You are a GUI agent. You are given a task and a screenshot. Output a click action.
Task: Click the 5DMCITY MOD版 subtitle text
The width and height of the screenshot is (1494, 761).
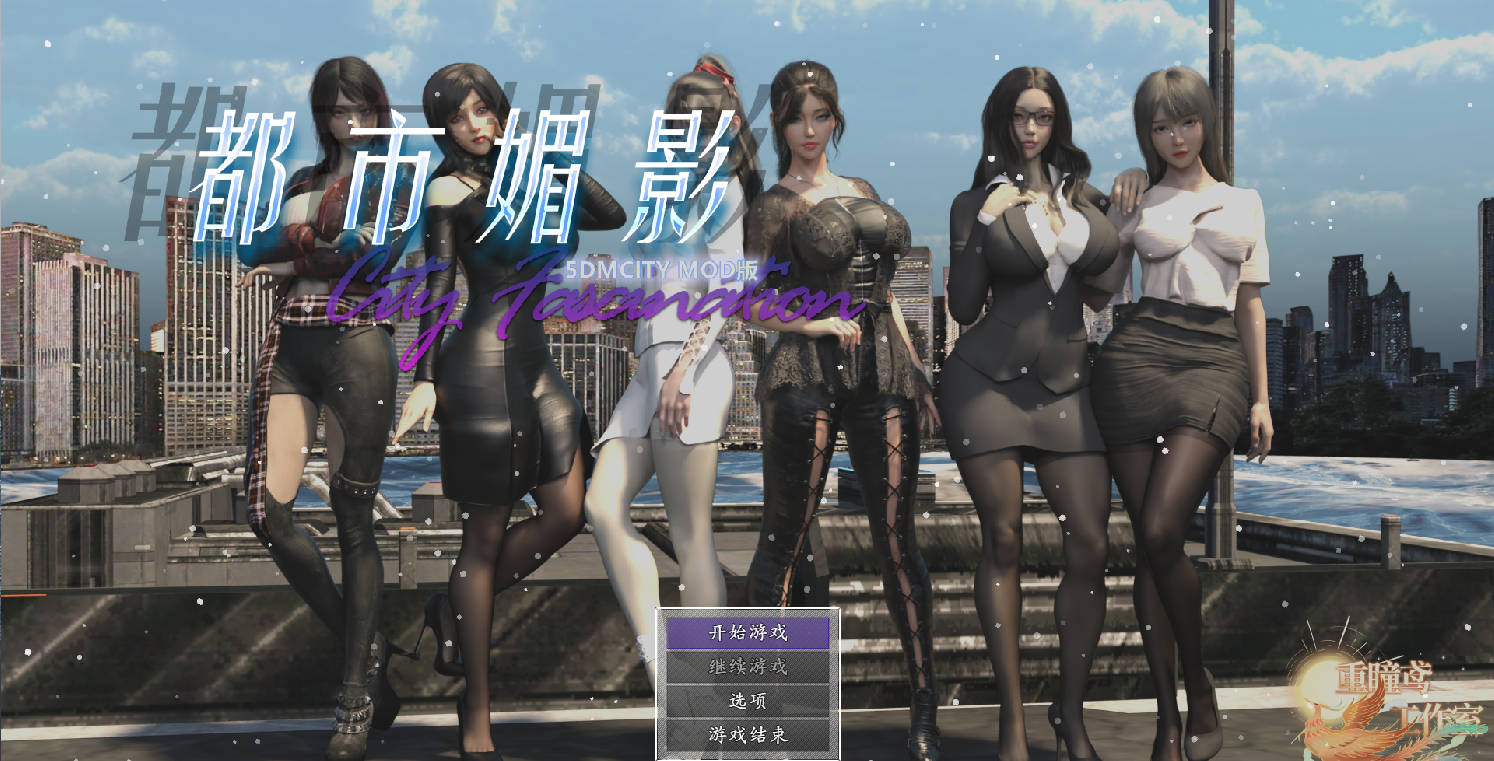point(663,267)
